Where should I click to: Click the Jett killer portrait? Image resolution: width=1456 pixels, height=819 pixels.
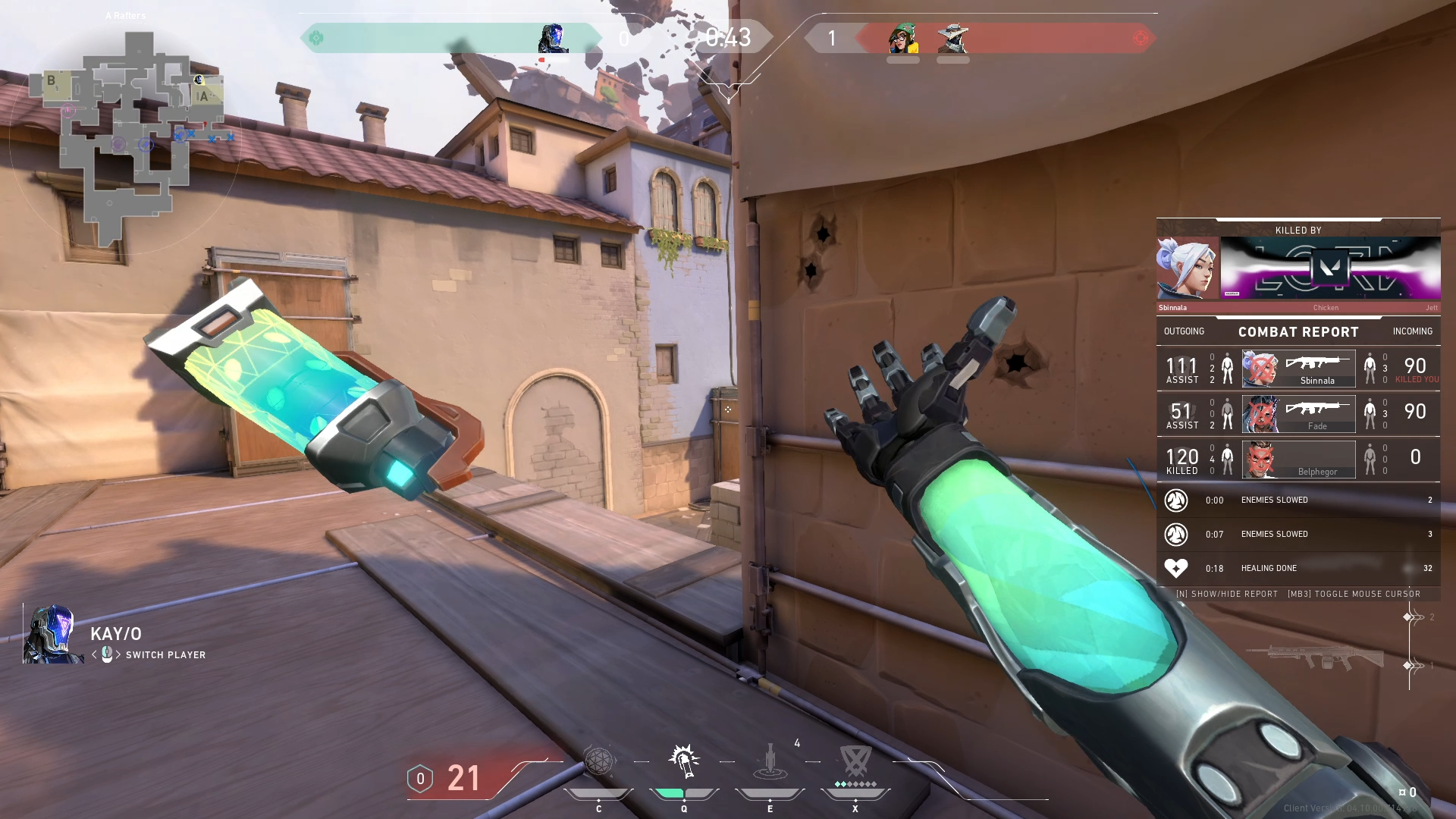pyautogui.click(x=1187, y=268)
